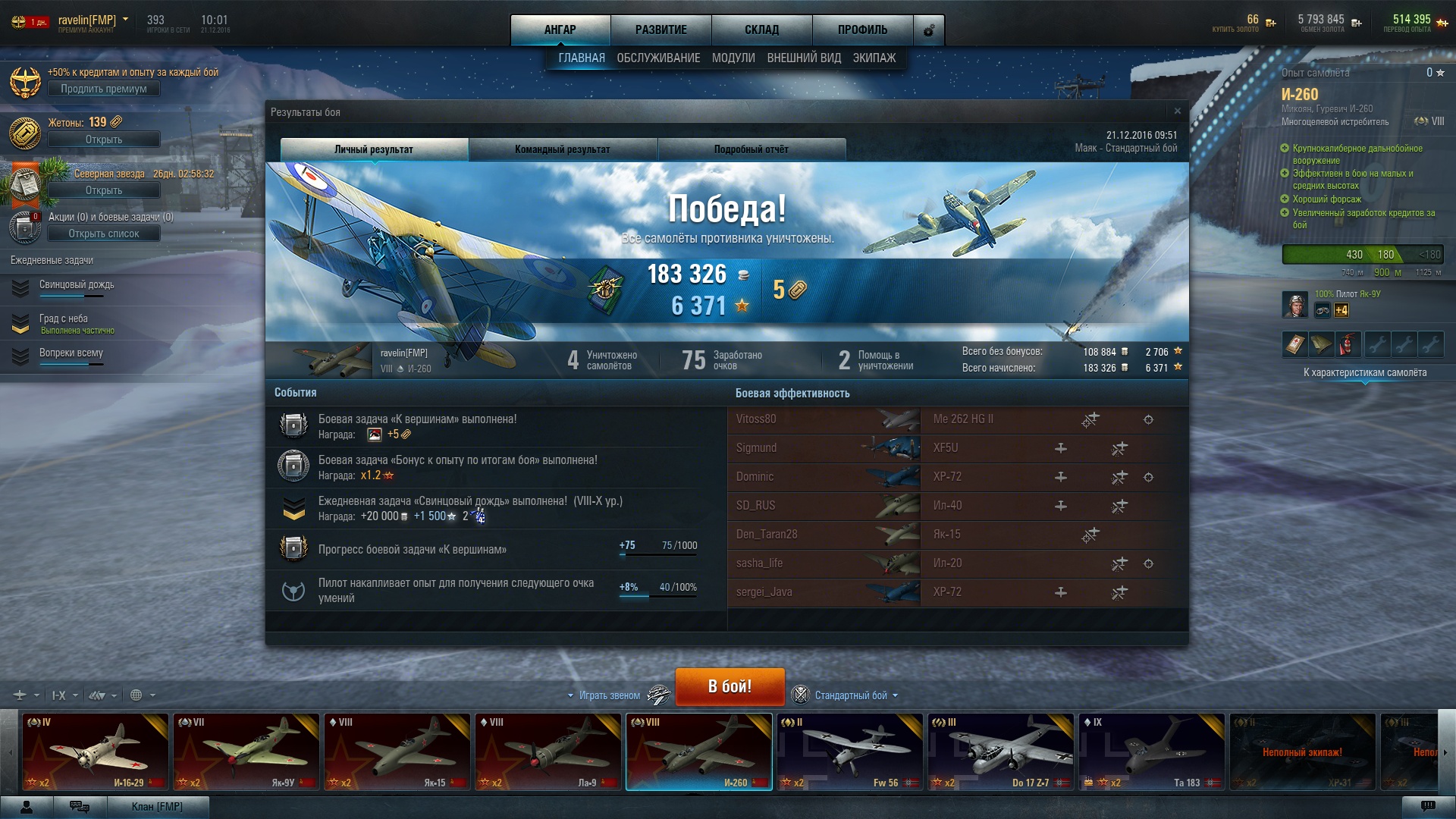Open the «РАЗВИТИЕ» section
The width and height of the screenshot is (1456, 819).
[x=661, y=30]
